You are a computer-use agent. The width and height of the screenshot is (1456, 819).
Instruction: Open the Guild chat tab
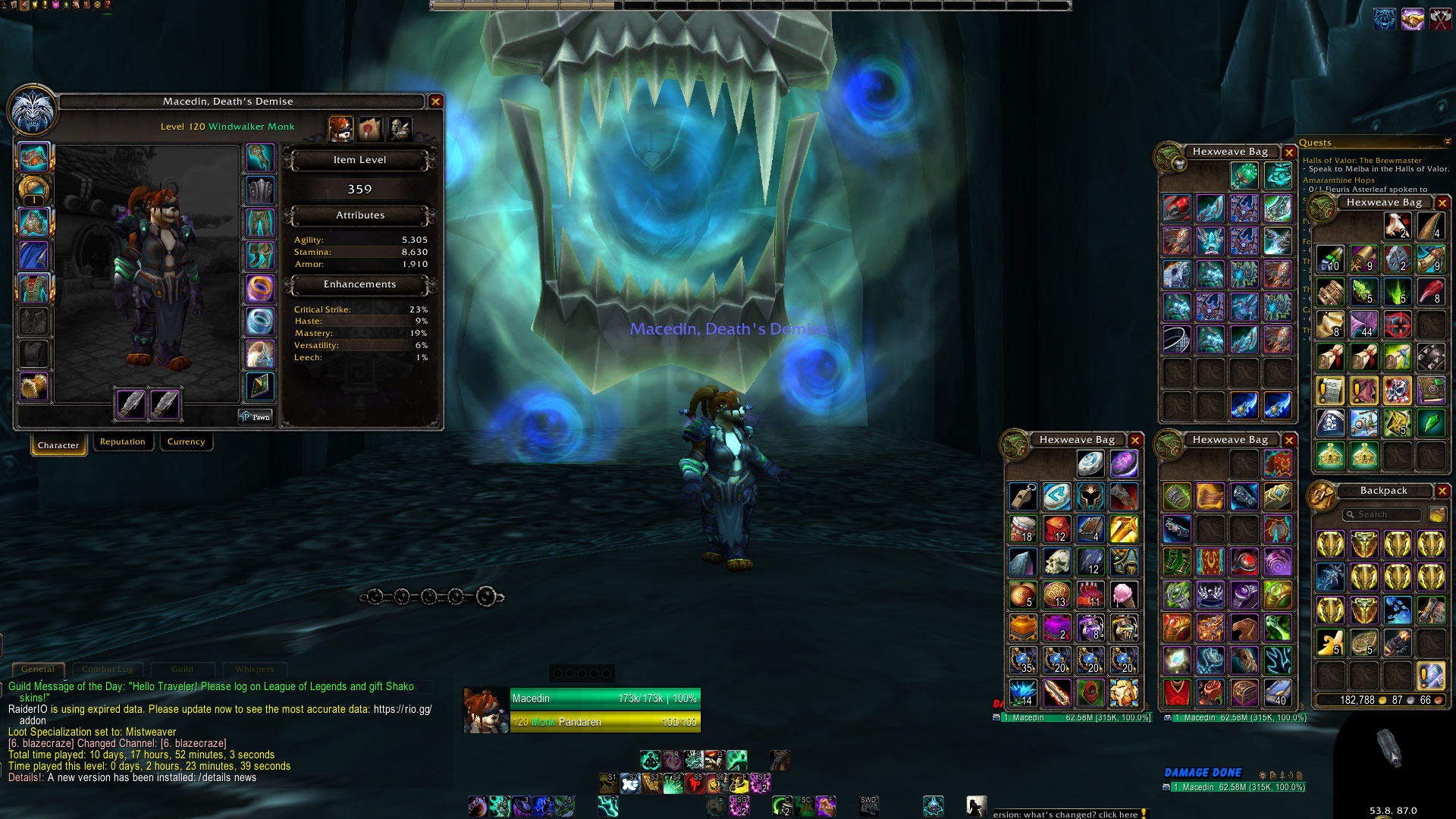[x=182, y=670]
